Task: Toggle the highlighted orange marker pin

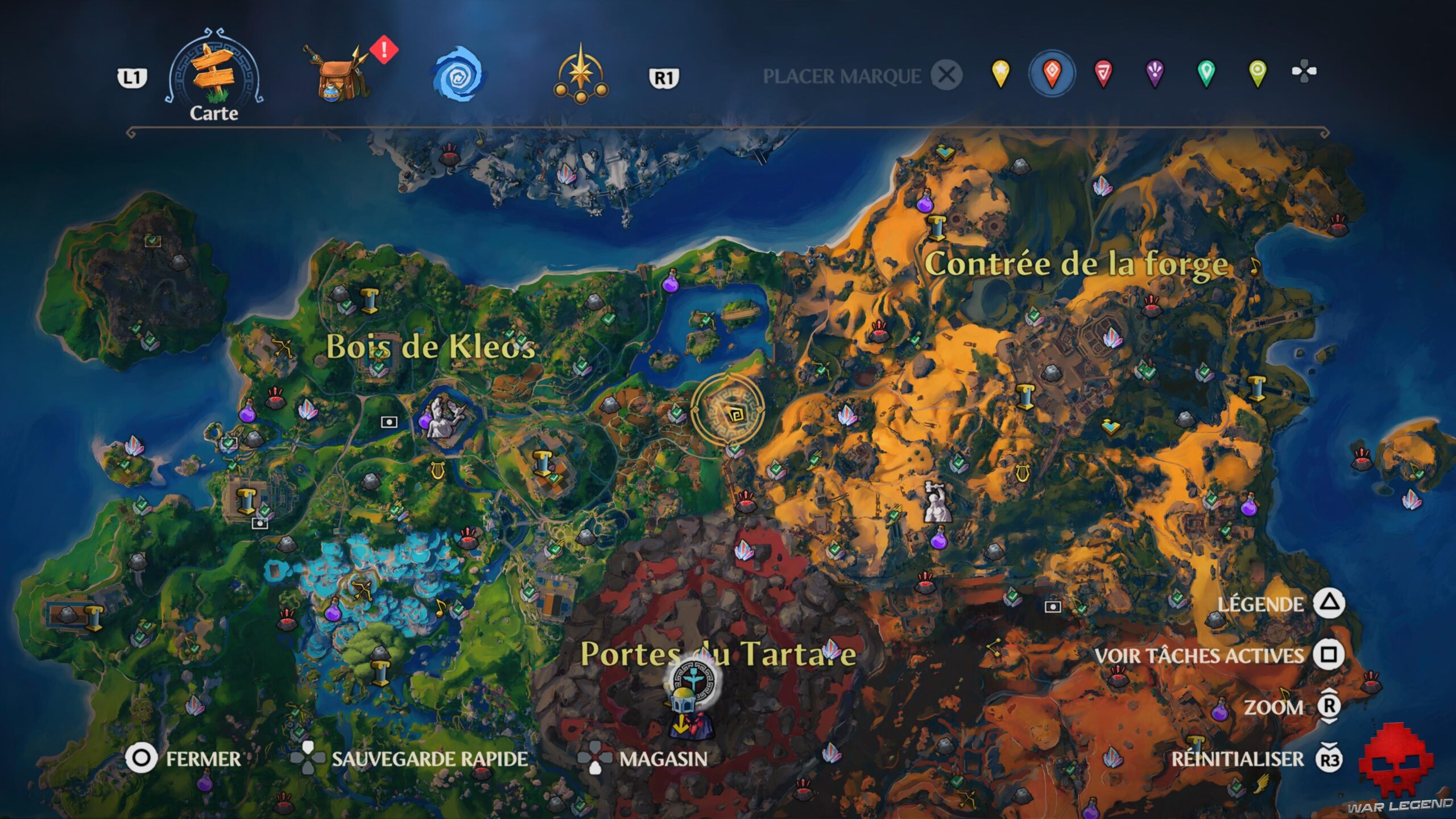Action: point(1051,74)
